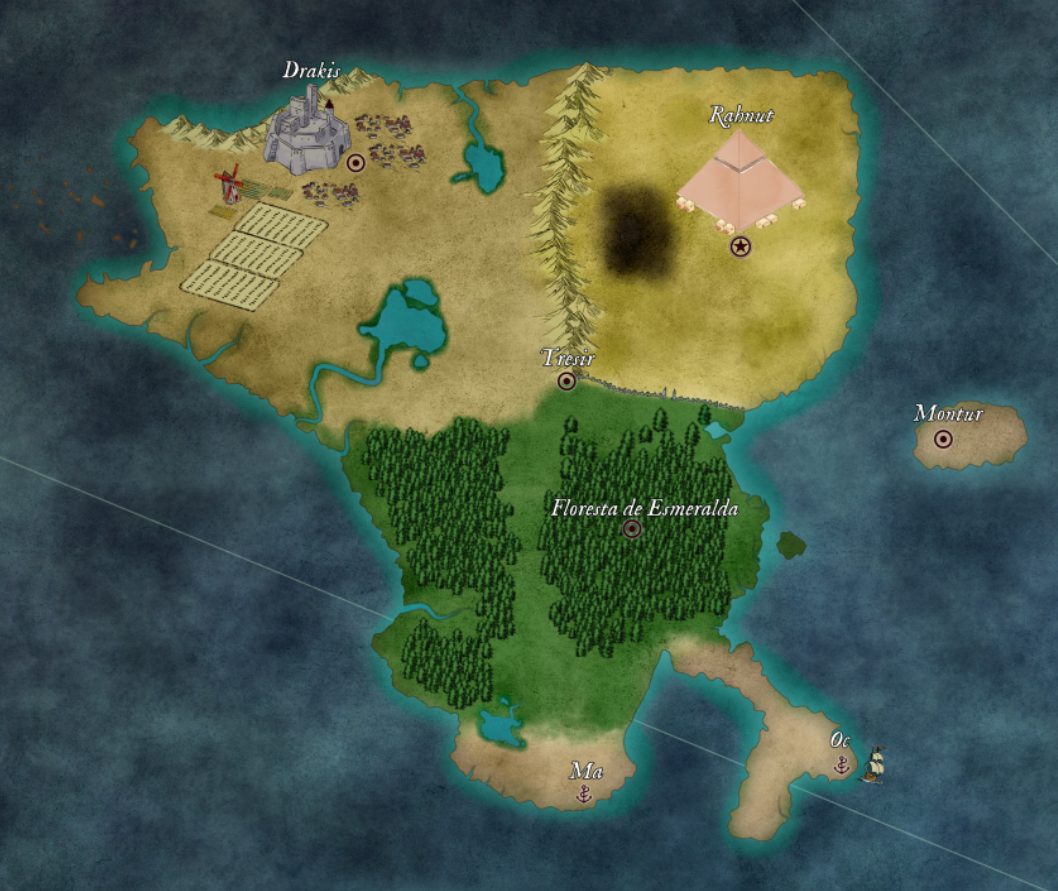Choose the Tresir town marker
This screenshot has height=891, width=1058.
567,381
